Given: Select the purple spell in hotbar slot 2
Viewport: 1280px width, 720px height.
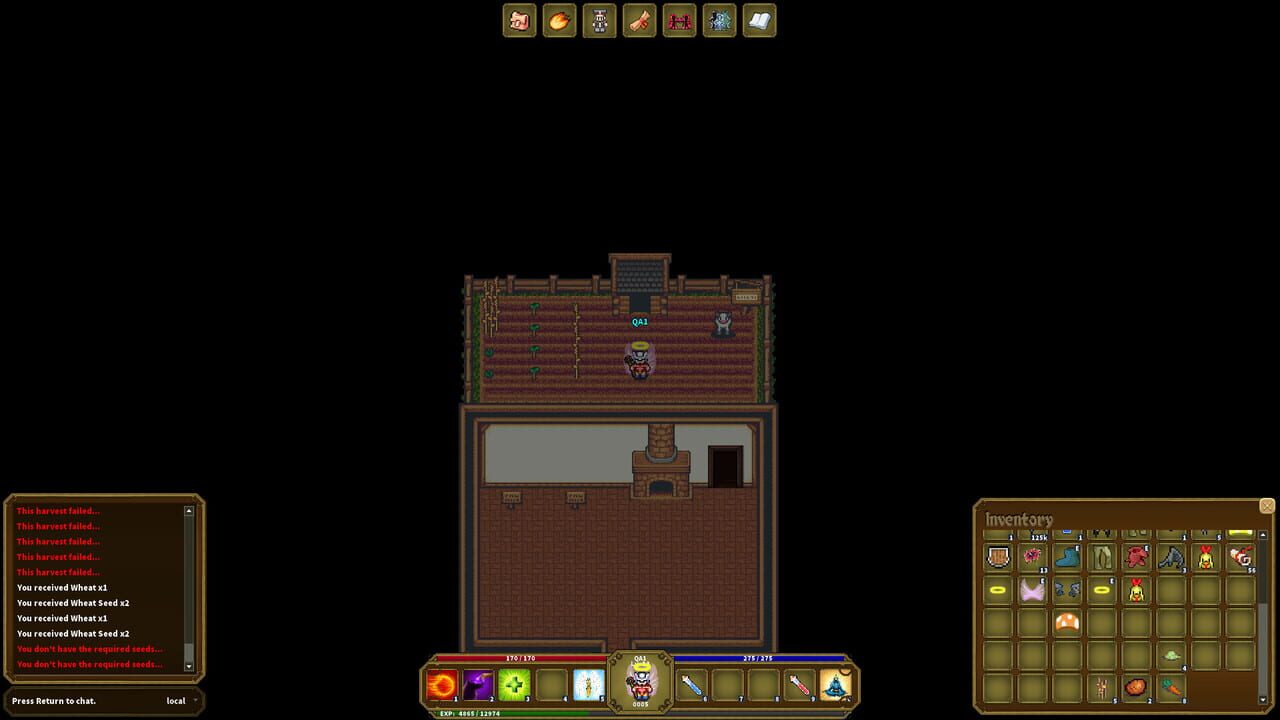Looking at the screenshot, I should pyautogui.click(x=476, y=682).
